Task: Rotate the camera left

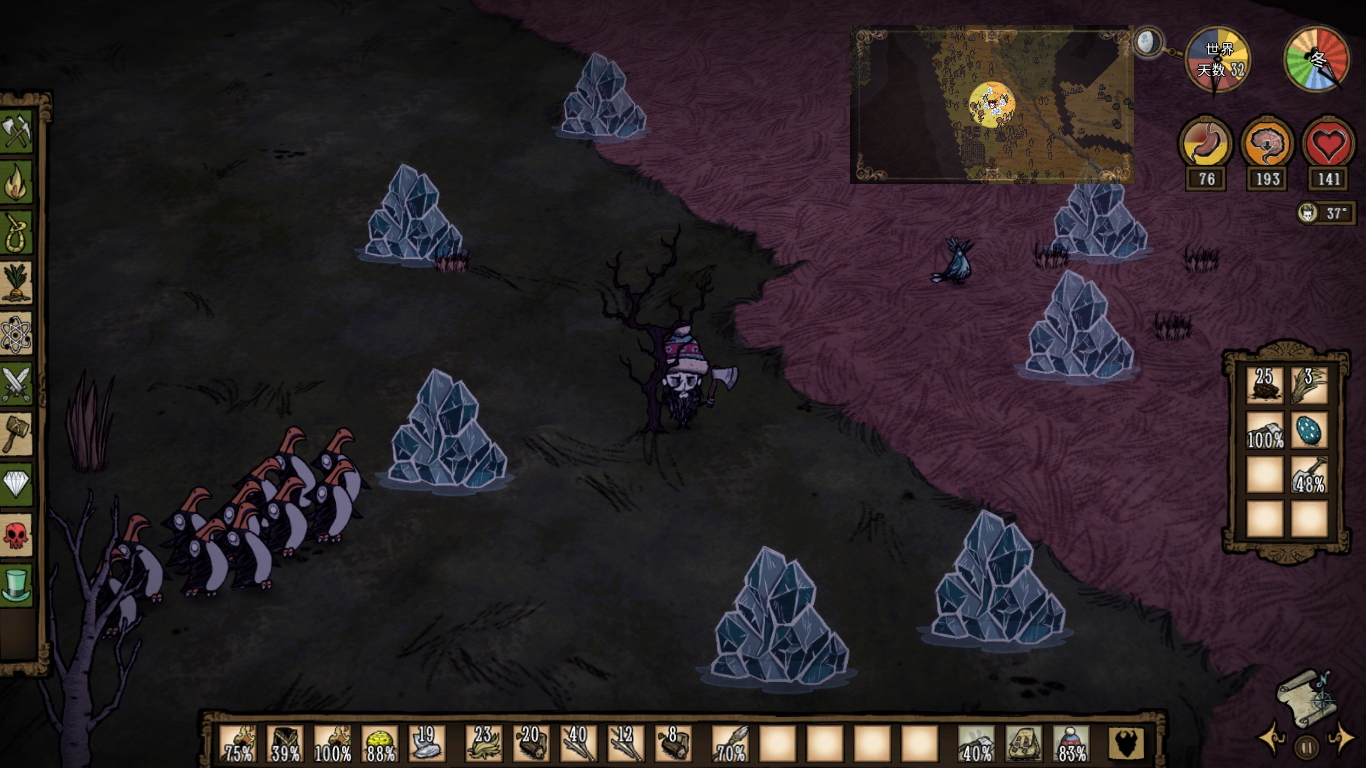Action: (1272, 740)
